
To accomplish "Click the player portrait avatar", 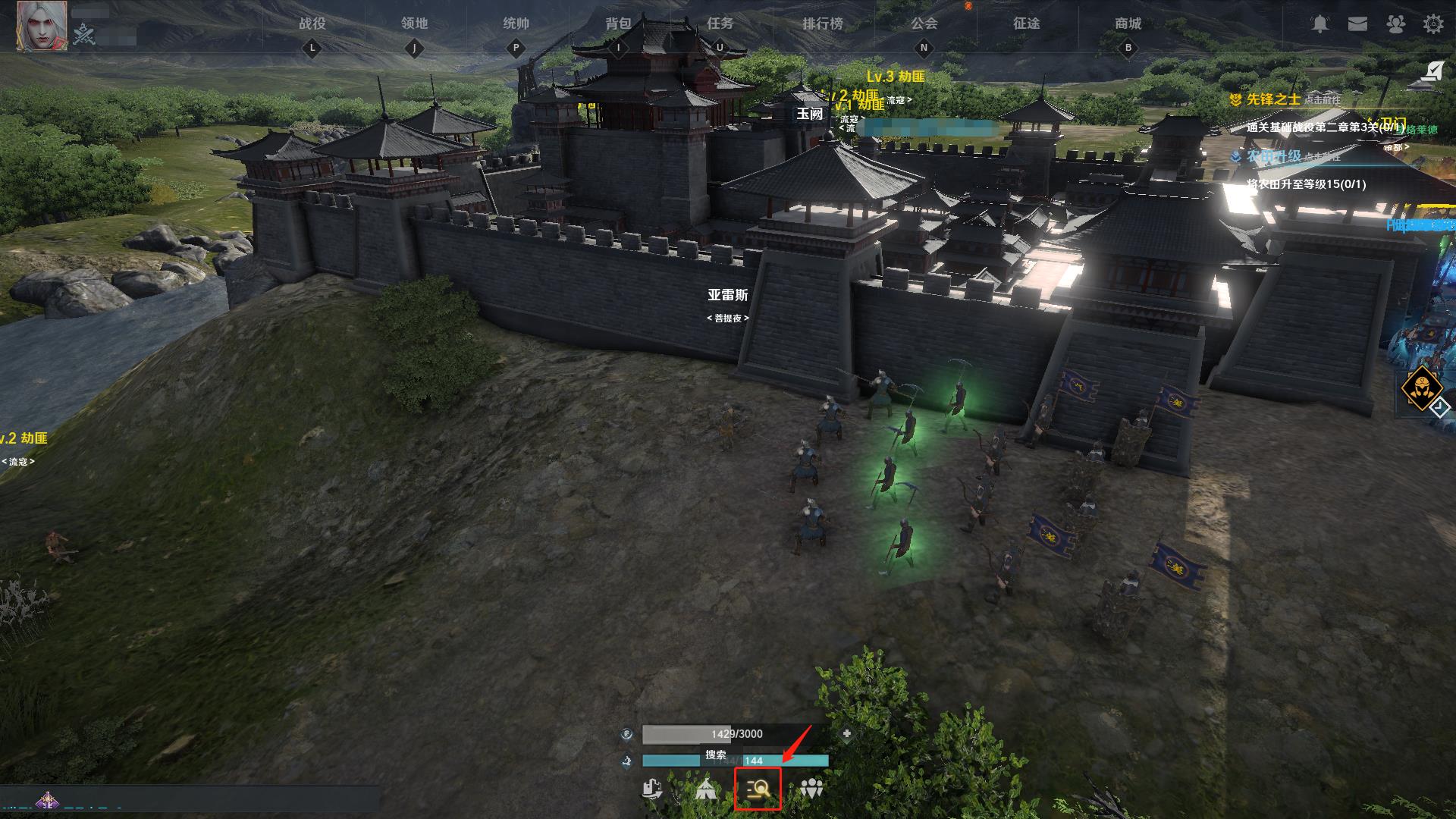I will pyautogui.click(x=42, y=26).
